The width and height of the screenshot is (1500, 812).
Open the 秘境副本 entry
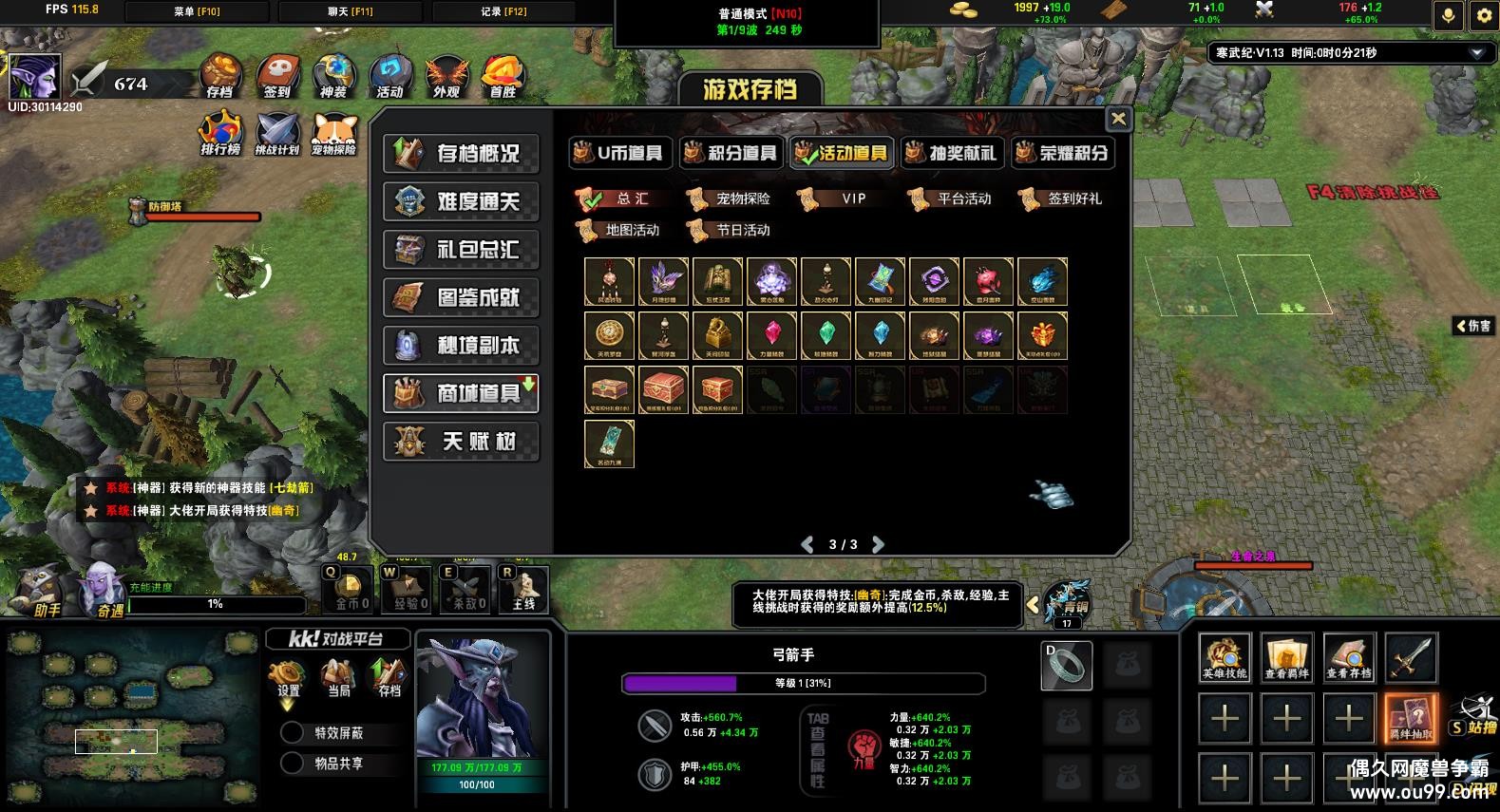tap(461, 346)
